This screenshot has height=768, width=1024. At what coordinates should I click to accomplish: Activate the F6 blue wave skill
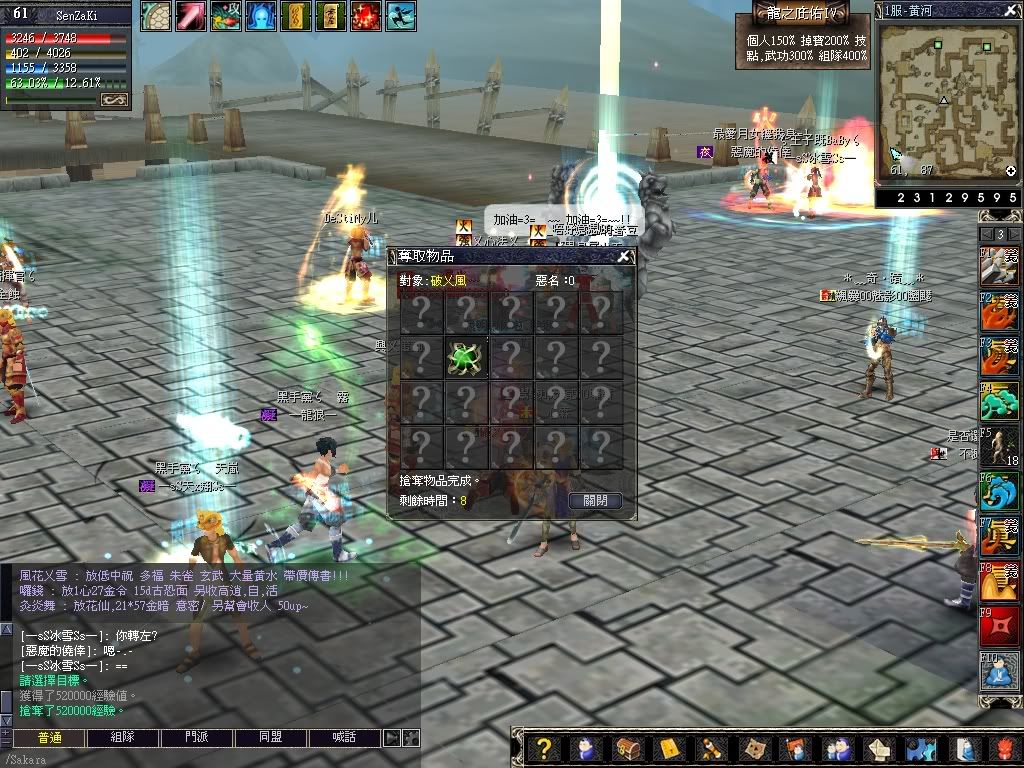click(999, 490)
